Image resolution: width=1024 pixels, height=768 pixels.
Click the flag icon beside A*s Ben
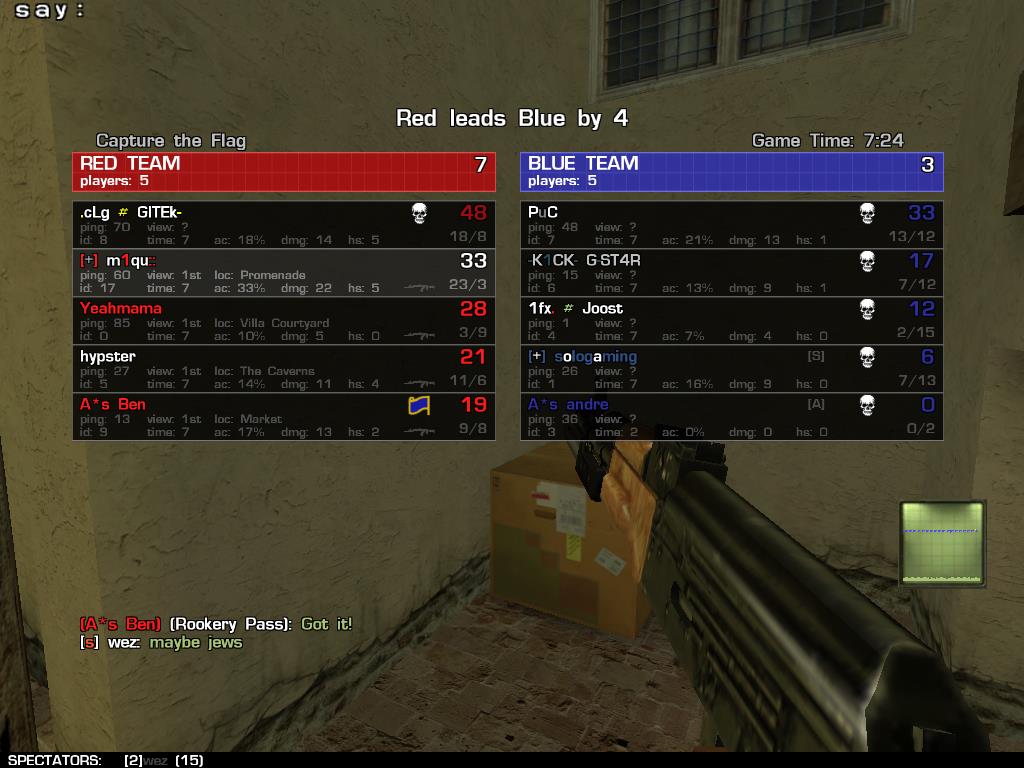click(x=419, y=406)
